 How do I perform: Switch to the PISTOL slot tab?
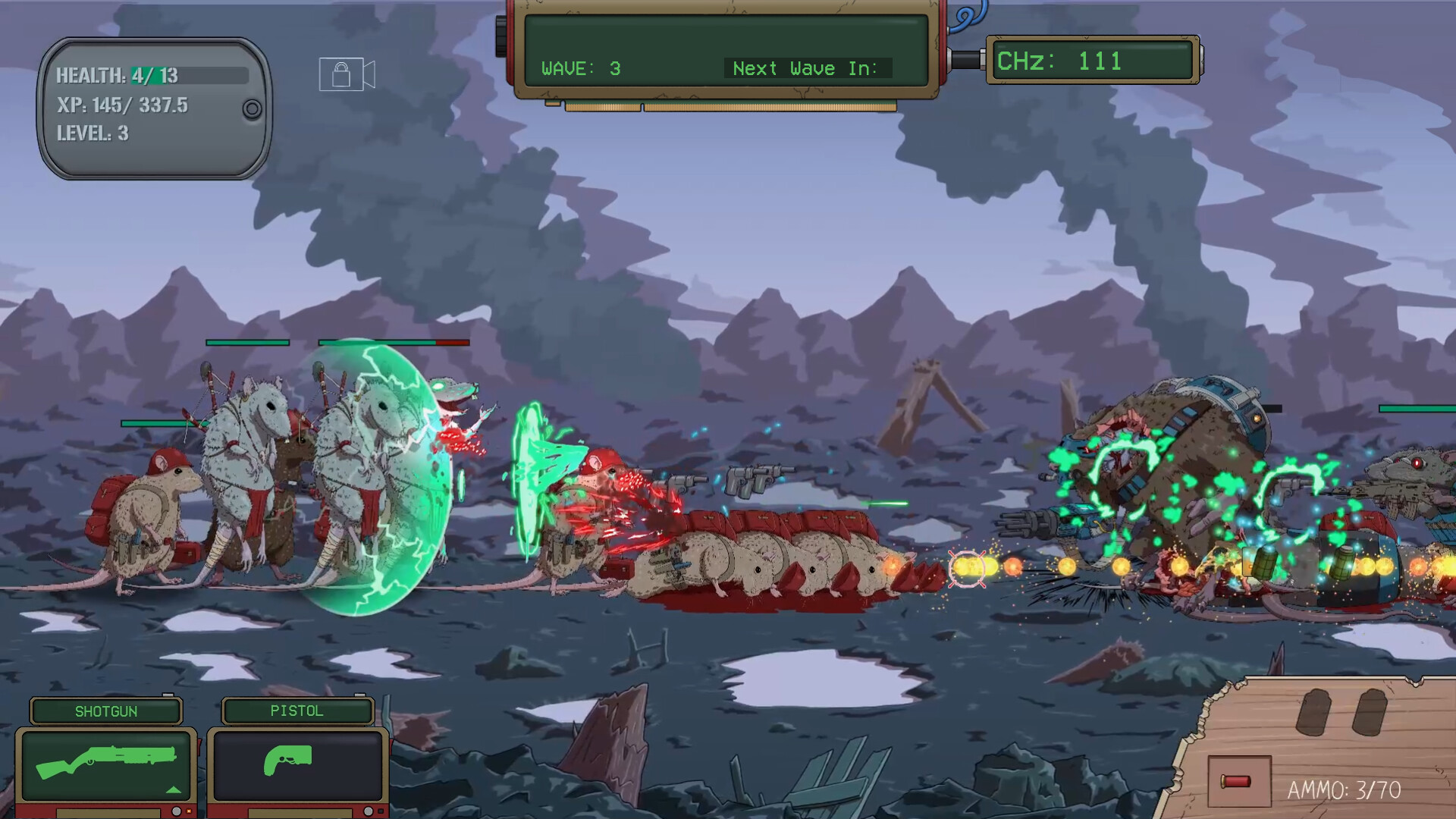pos(296,711)
